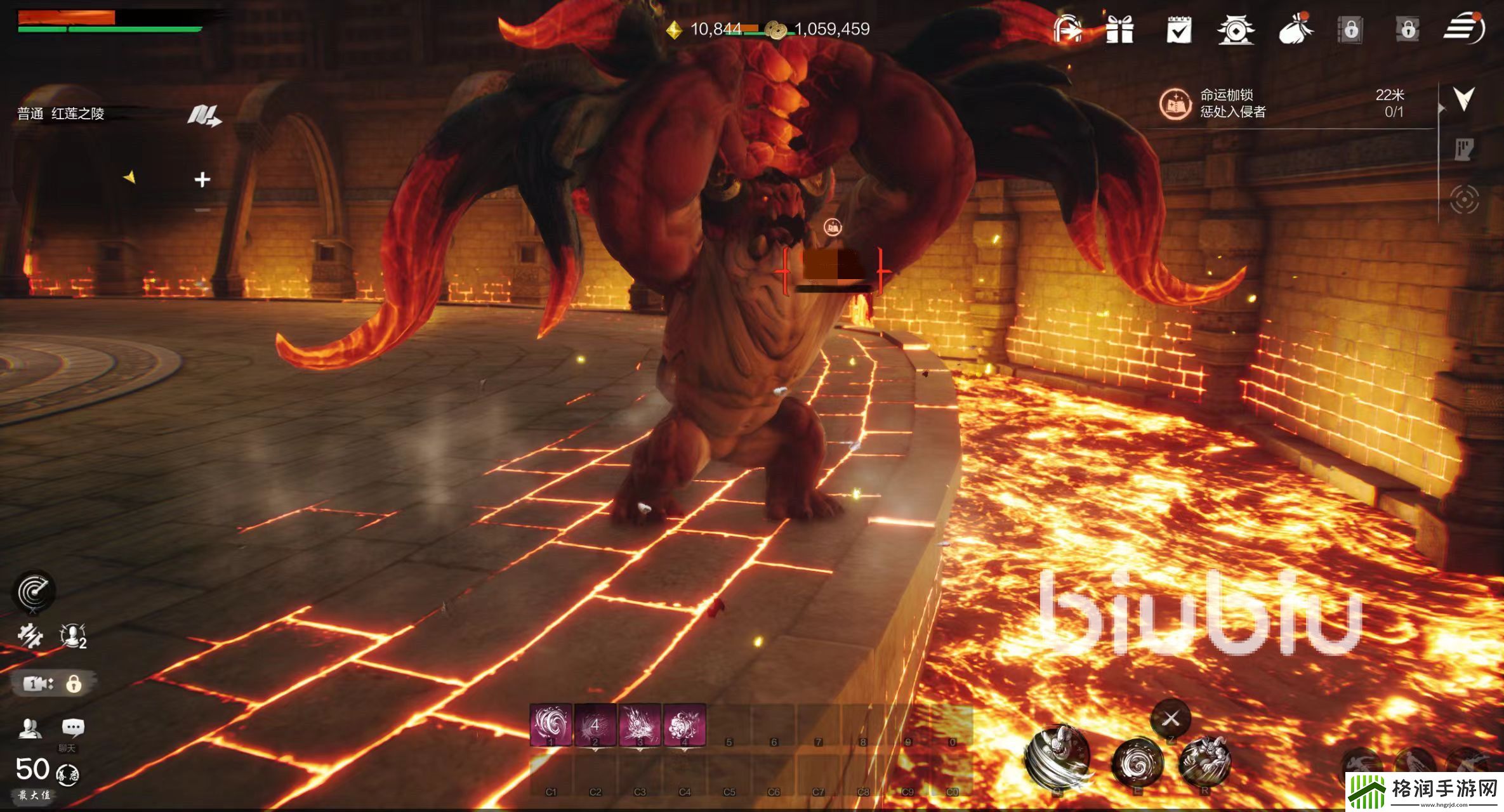Open the calendar check-in icon
The width and height of the screenshot is (1504, 812).
pyautogui.click(x=1178, y=30)
